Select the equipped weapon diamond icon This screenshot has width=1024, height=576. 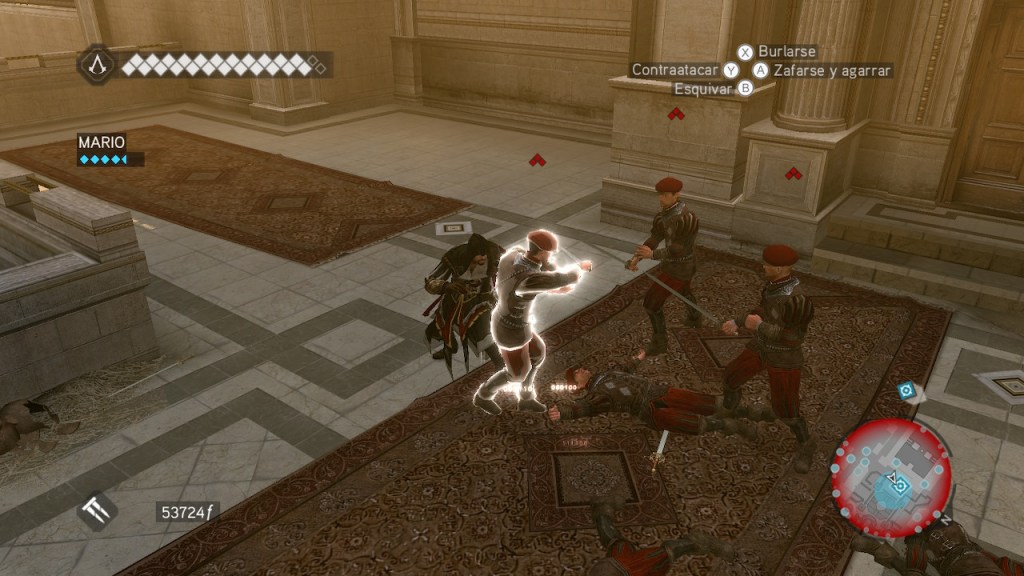coord(97,511)
